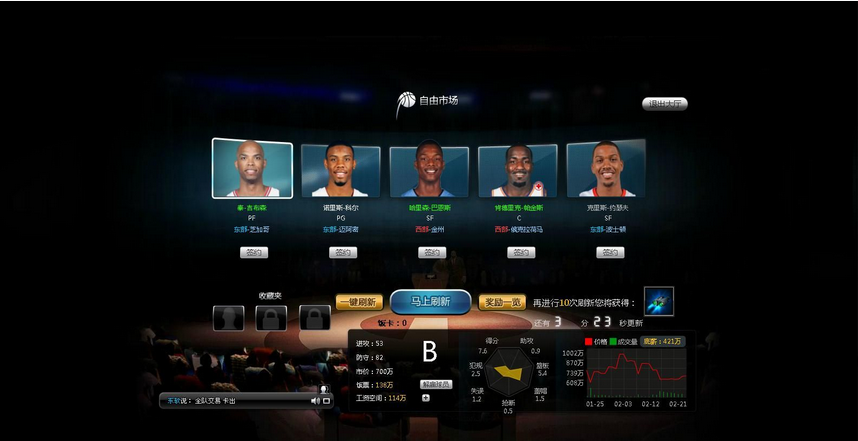Click the 退出大厅 exit lobby button
Screen dimensions: 858x441
click(x=664, y=104)
